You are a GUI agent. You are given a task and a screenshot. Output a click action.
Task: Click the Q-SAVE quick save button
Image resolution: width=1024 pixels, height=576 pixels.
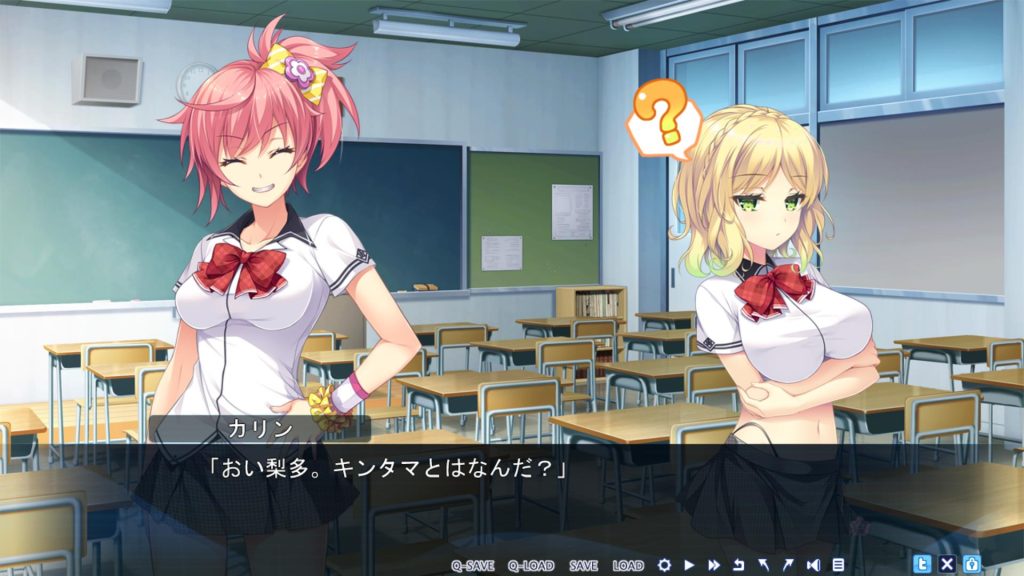point(472,565)
